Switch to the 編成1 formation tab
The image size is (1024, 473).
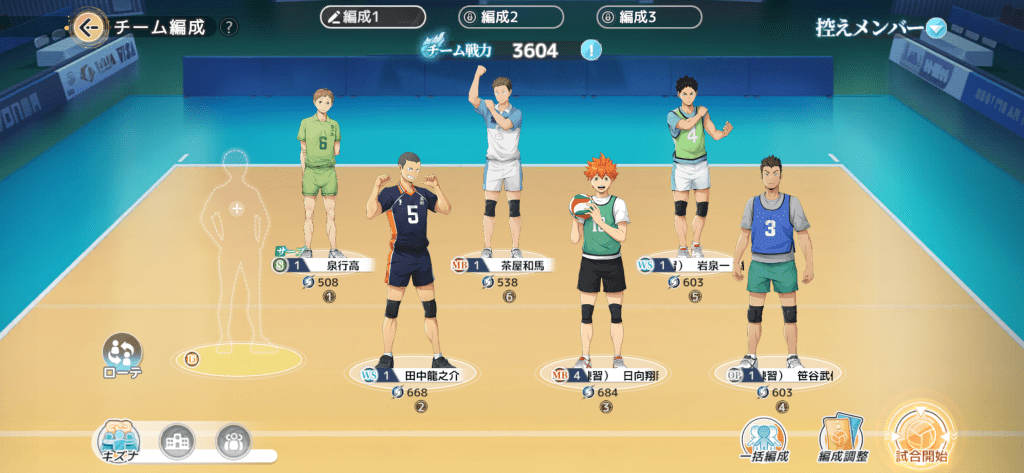373,18
